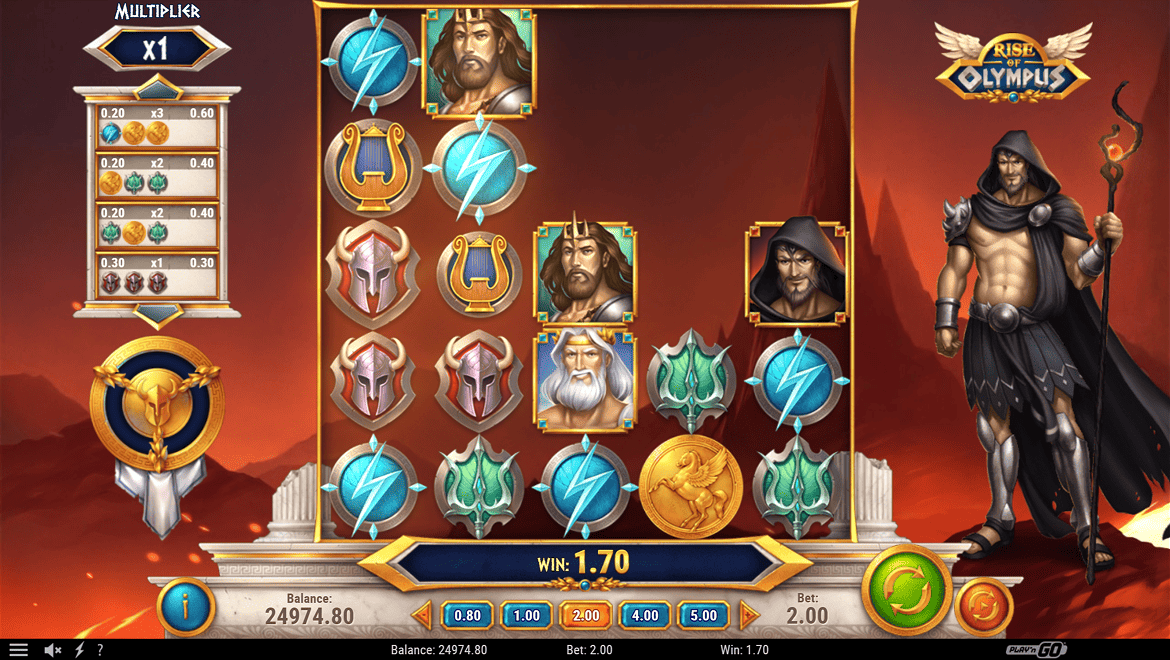Change bet to 5.00
1170x660 pixels.
coord(704,615)
